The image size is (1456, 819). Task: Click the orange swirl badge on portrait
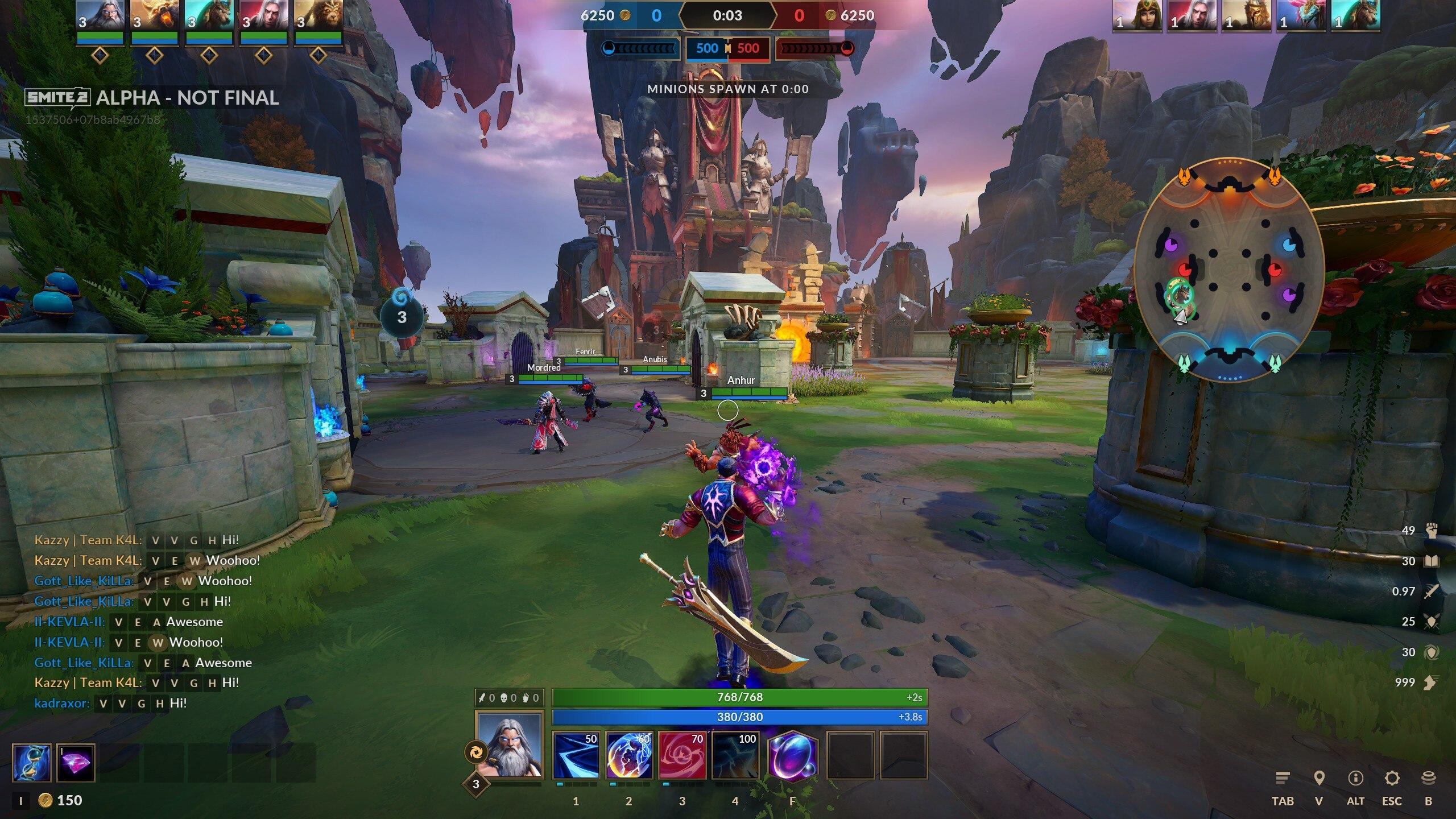click(474, 752)
